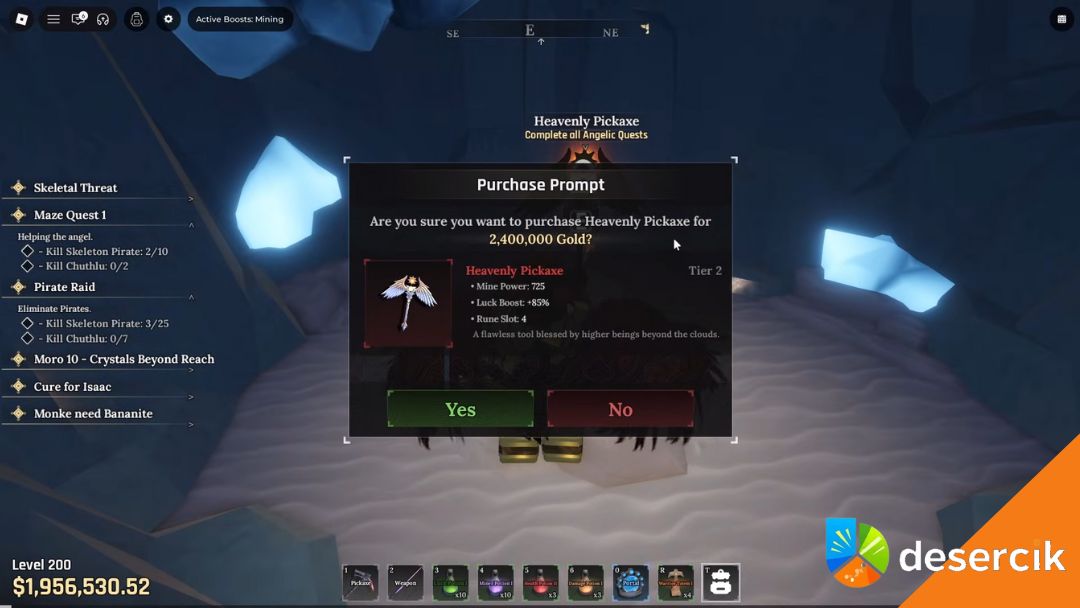The image size is (1080, 608).
Task: Select the Warrior Totem slot
Action: (676, 582)
